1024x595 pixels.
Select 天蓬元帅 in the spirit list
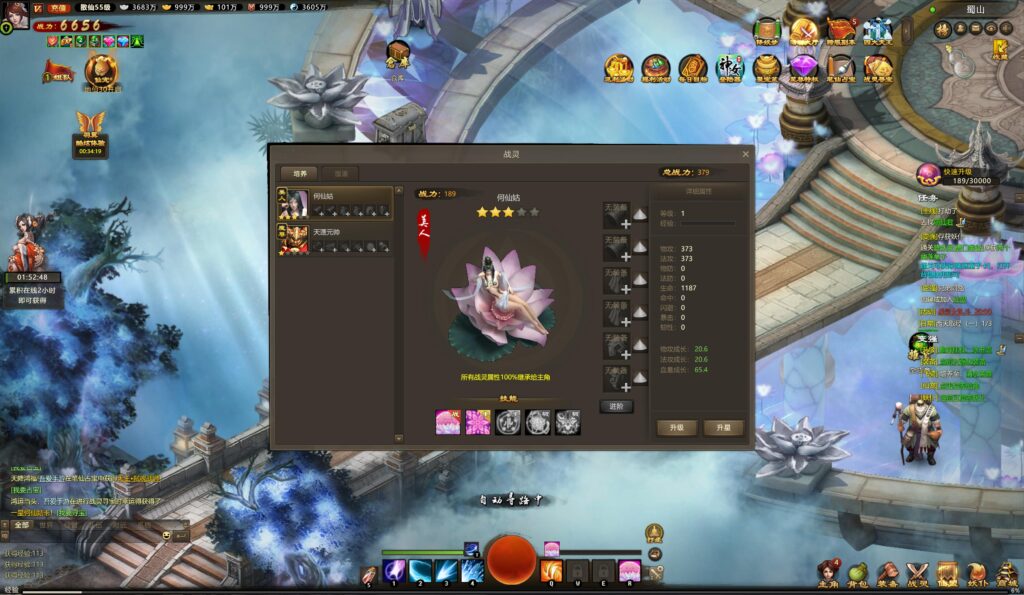point(335,238)
